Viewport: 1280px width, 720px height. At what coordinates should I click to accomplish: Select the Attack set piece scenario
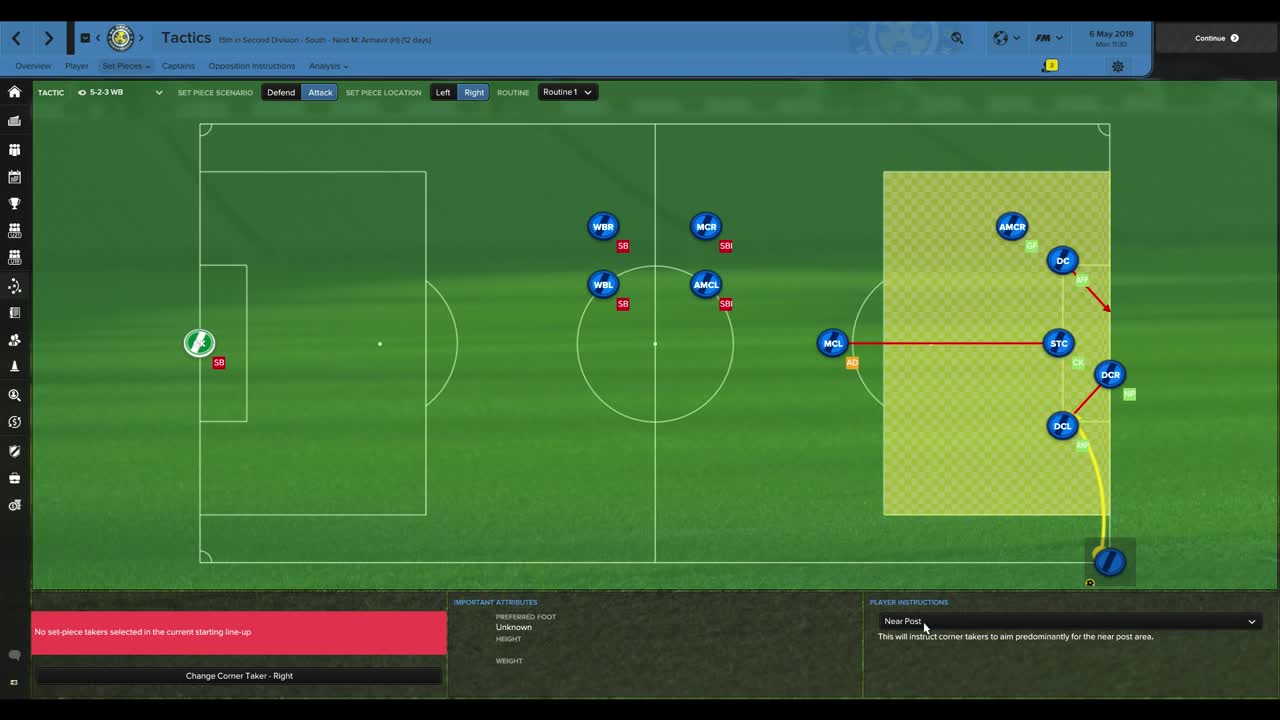pos(320,92)
